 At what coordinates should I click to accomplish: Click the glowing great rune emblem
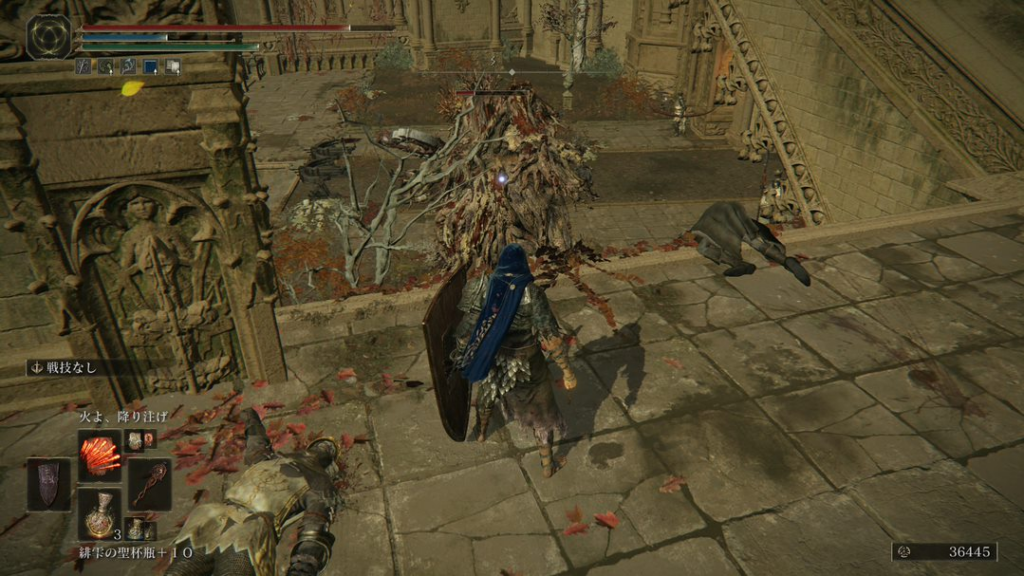pos(48,37)
